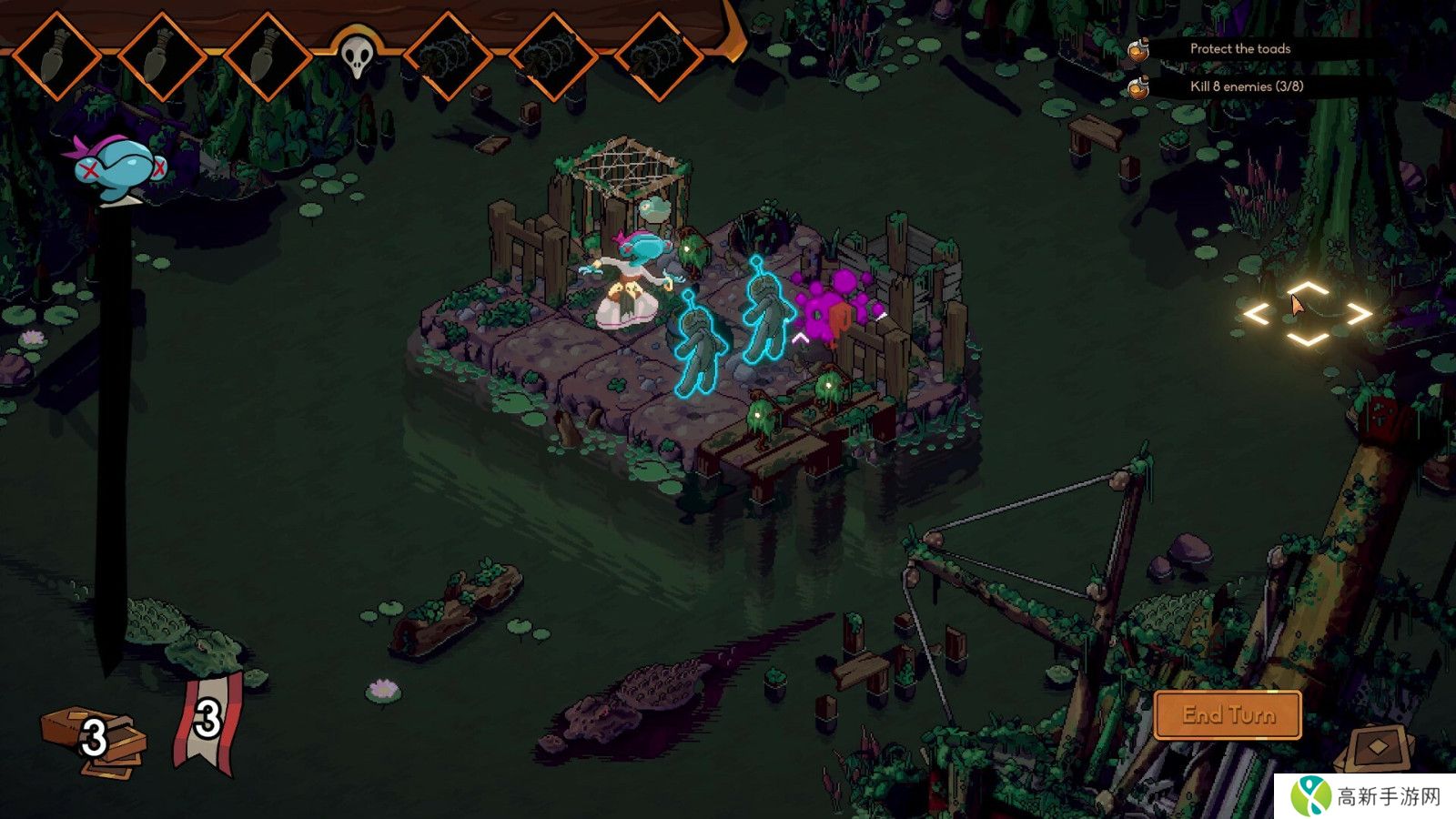Select the purple-highlighted enemy on the board
The image size is (1456, 819).
[833, 307]
